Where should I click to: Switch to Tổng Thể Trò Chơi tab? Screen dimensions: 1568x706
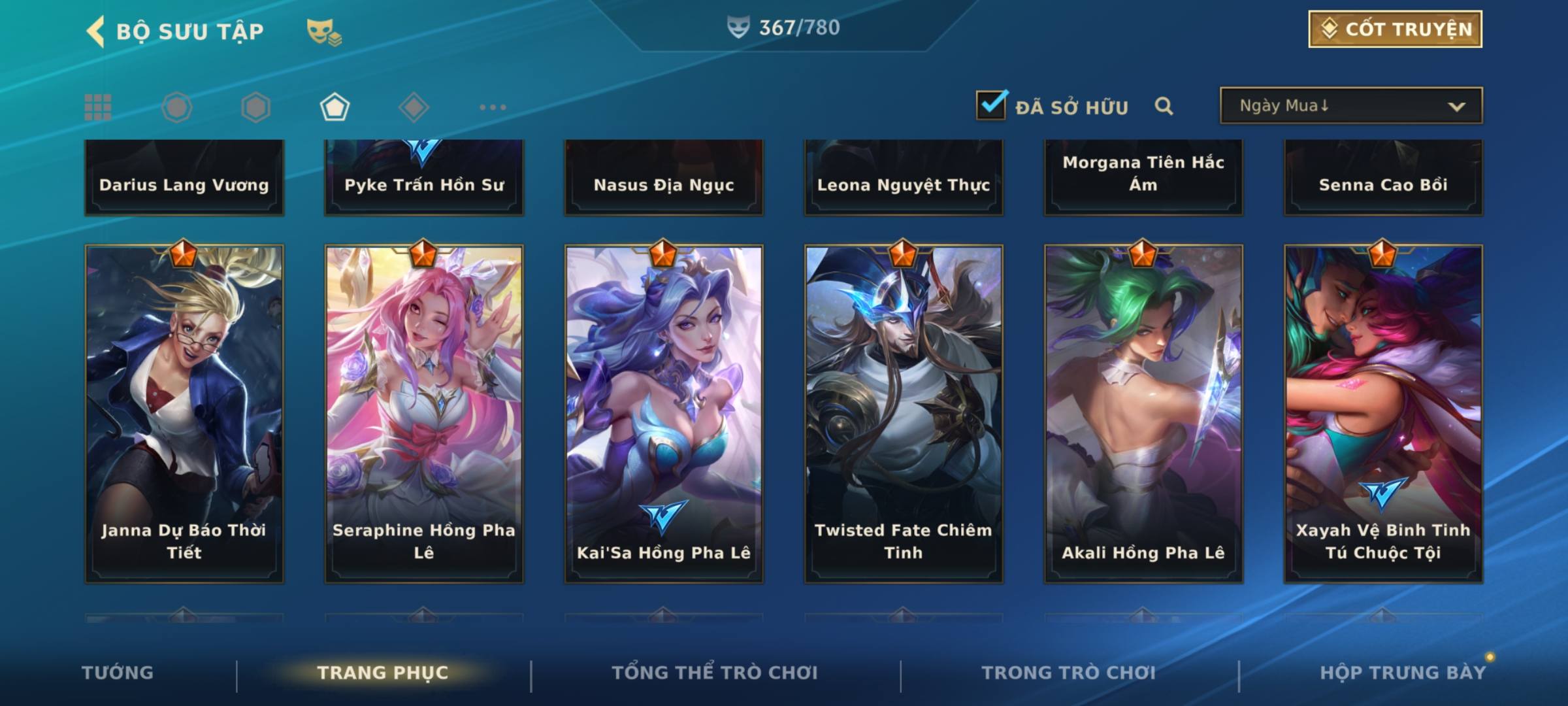[x=715, y=673]
